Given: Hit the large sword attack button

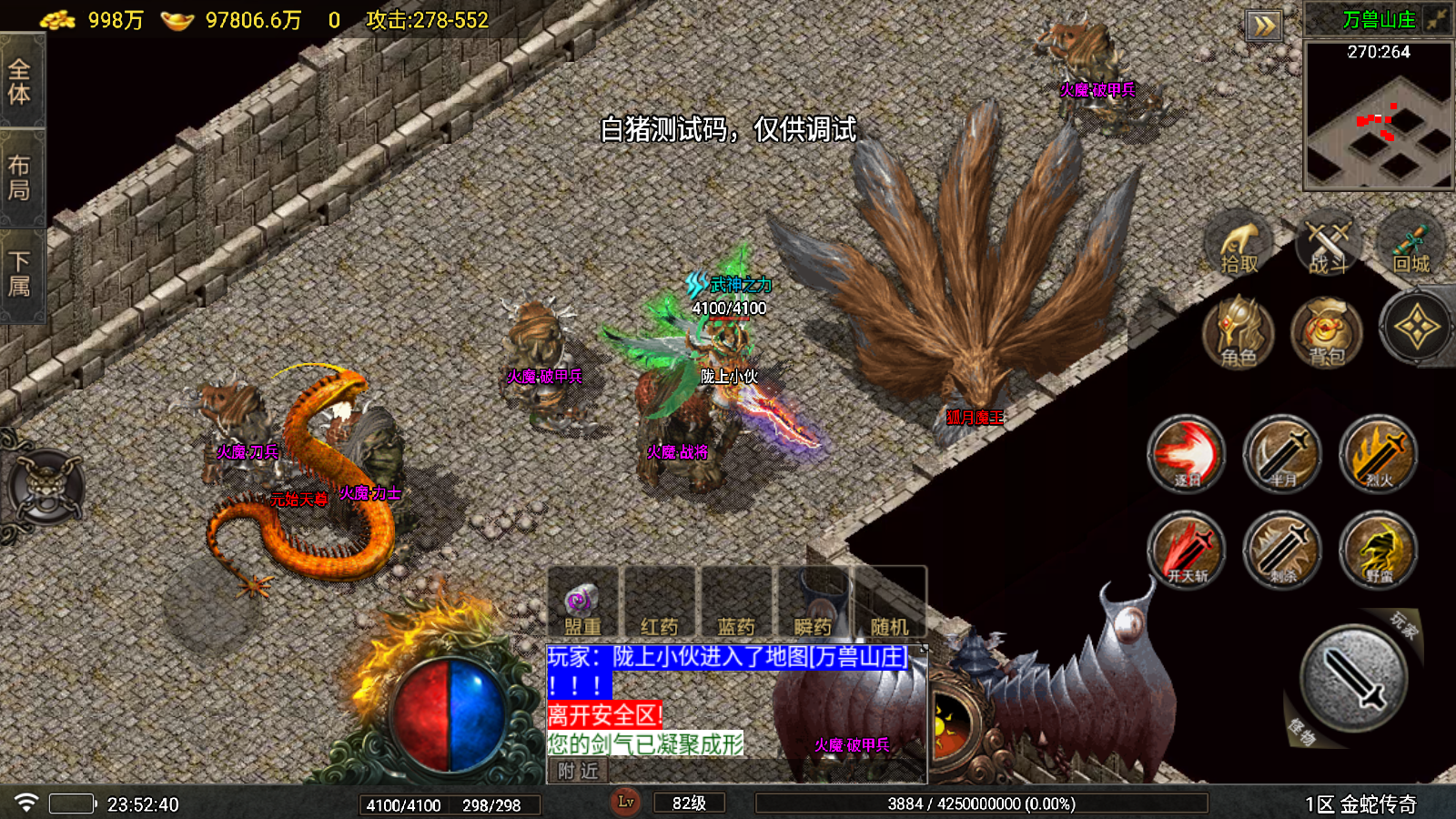Looking at the screenshot, I should [1353, 678].
